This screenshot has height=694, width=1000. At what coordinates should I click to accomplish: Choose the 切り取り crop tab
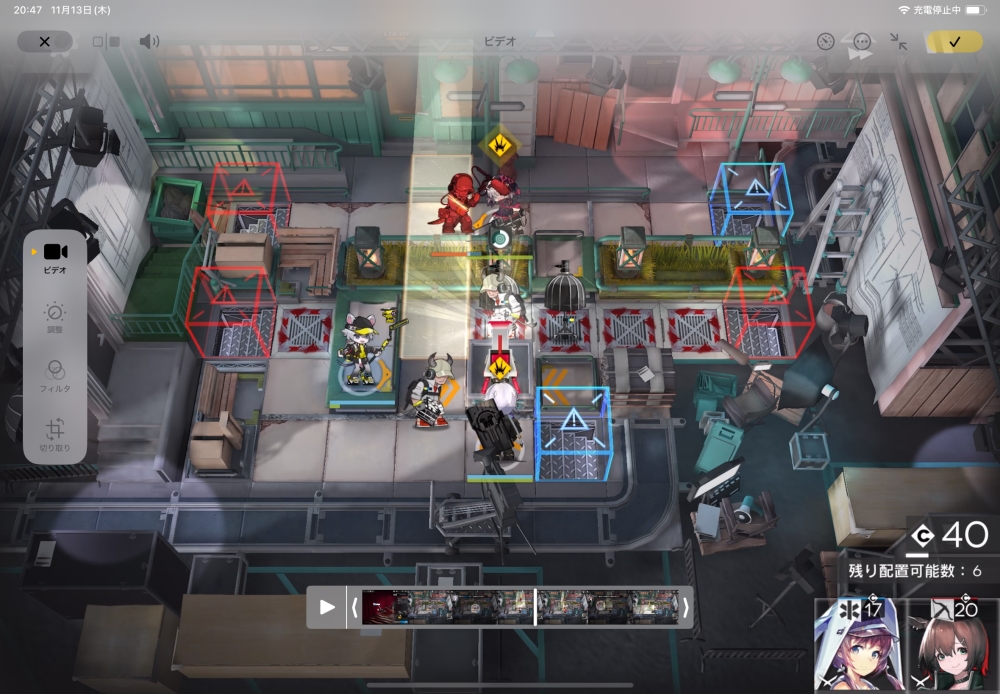55,434
